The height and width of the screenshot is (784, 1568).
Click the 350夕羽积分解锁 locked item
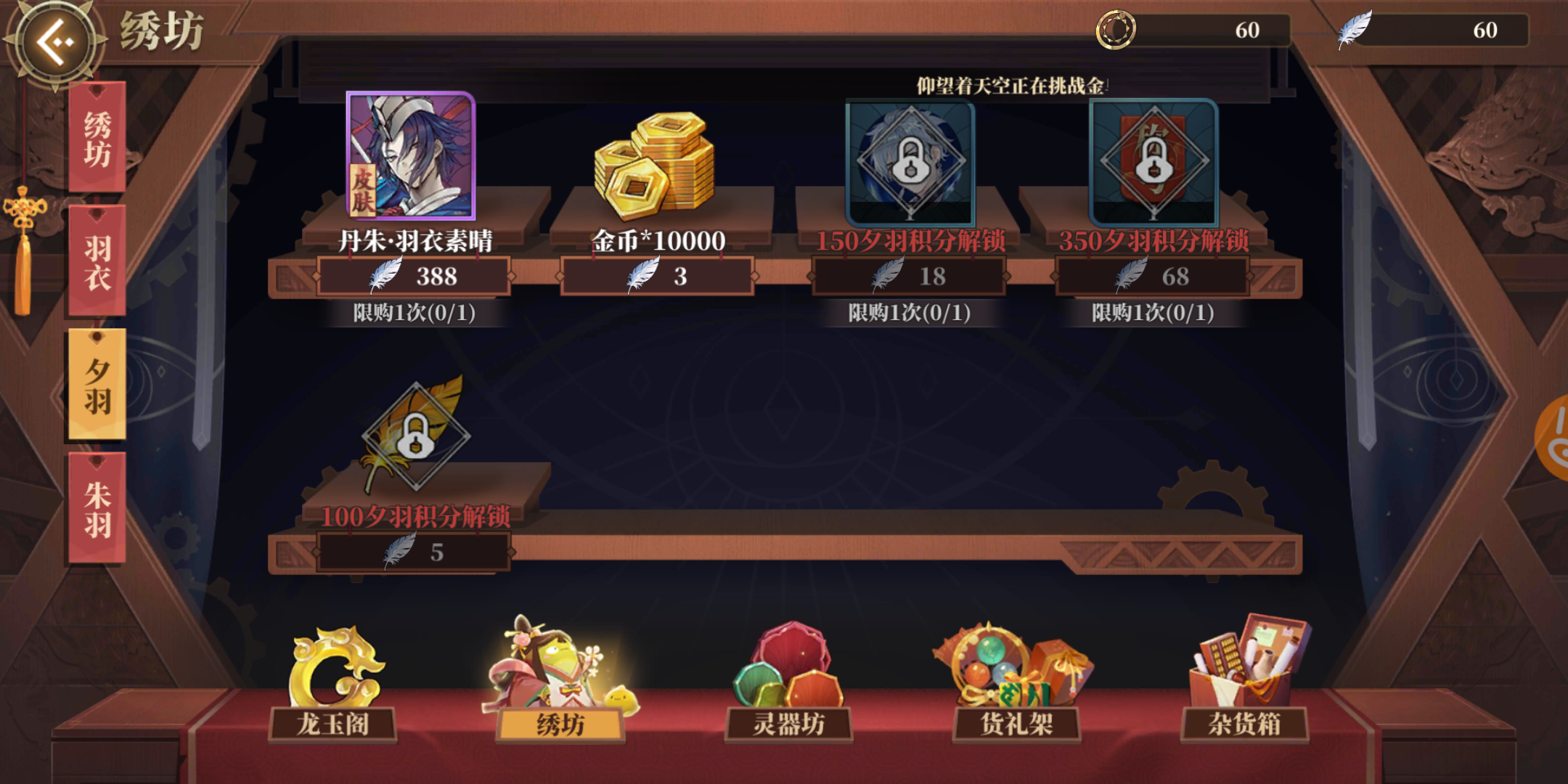[x=1153, y=163]
